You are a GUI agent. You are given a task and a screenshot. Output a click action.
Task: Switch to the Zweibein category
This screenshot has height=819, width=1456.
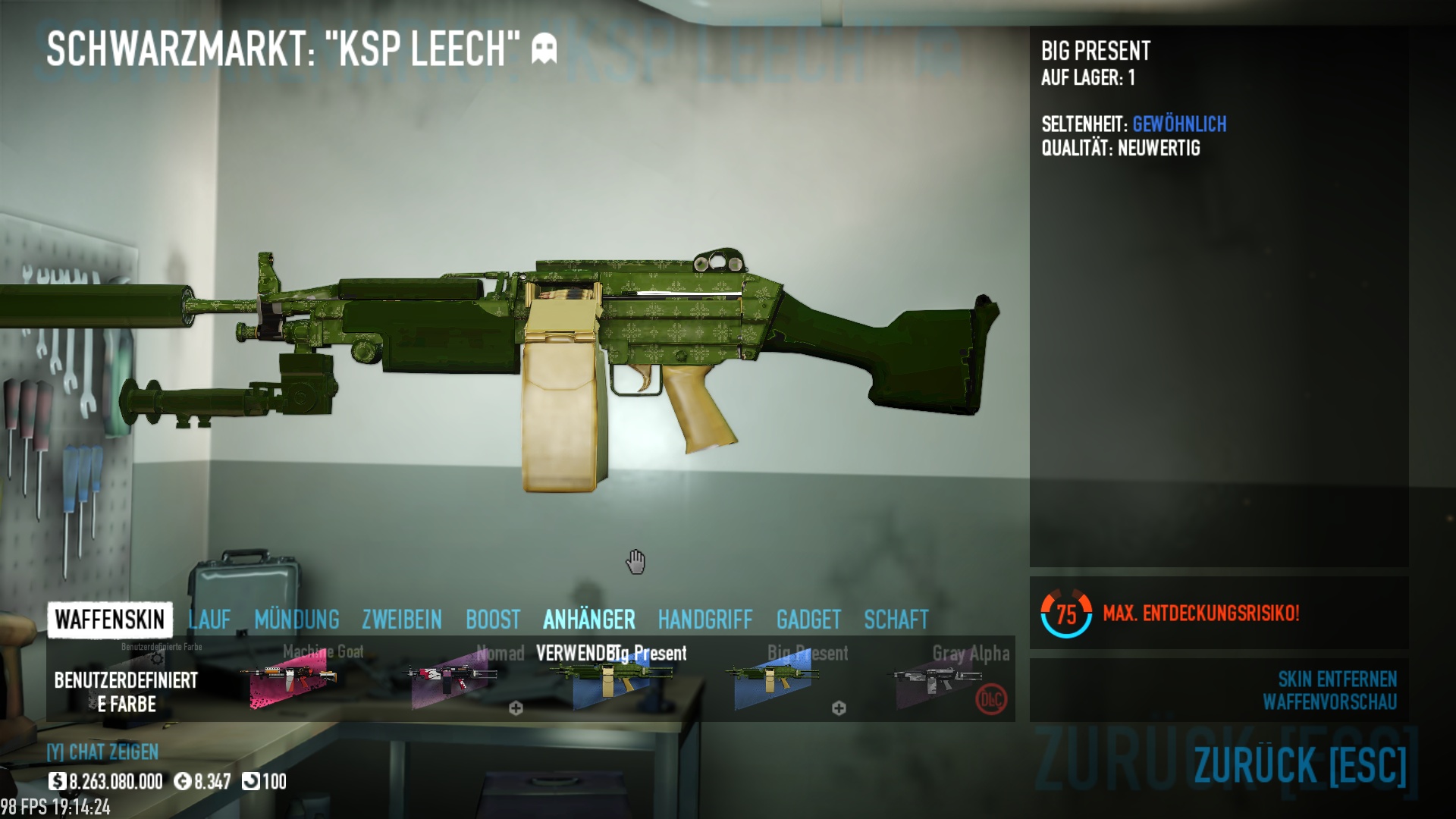pyautogui.click(x=402, y=620)
